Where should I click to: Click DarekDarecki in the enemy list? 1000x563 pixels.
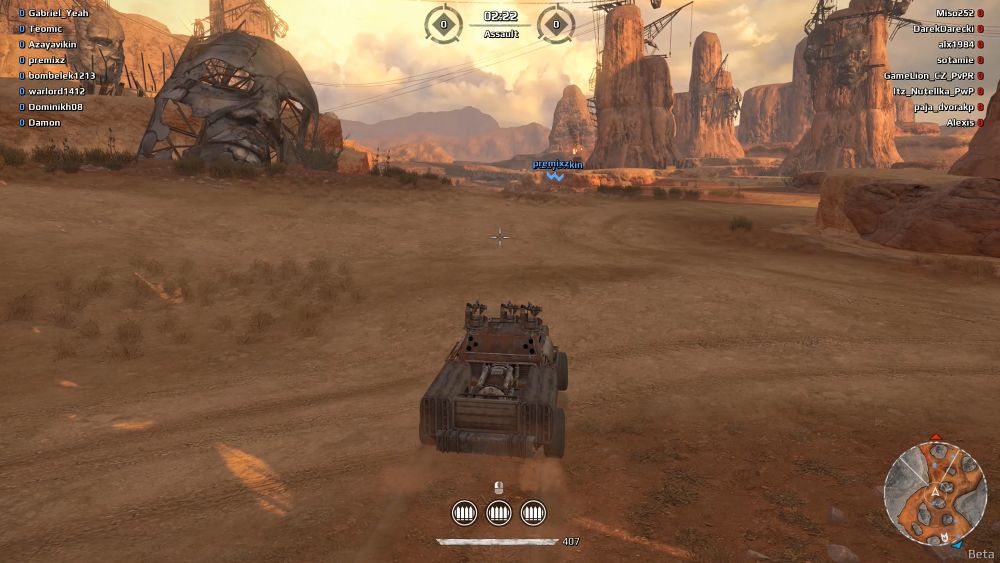click(x=942, y=29)
